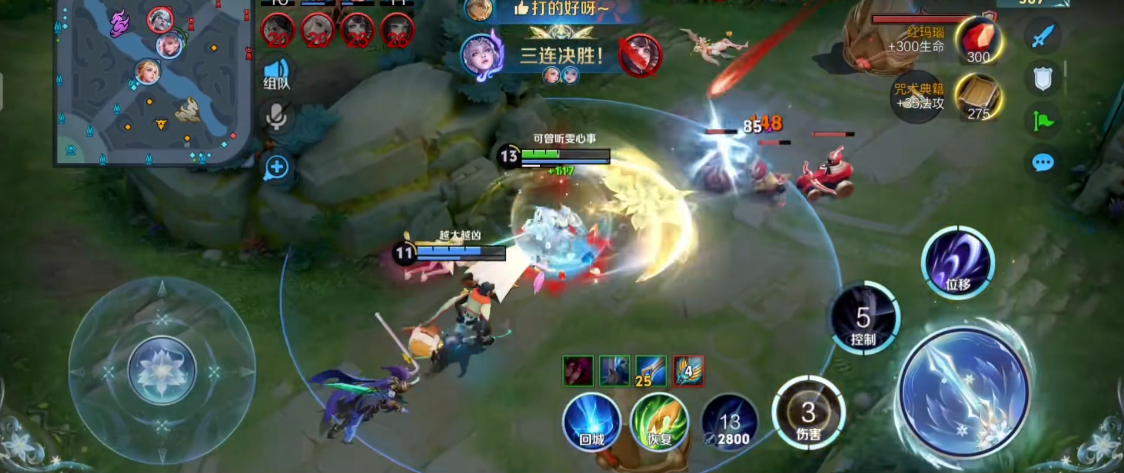
Task: Select the sword item showing 25
Action: coord(651,370)
